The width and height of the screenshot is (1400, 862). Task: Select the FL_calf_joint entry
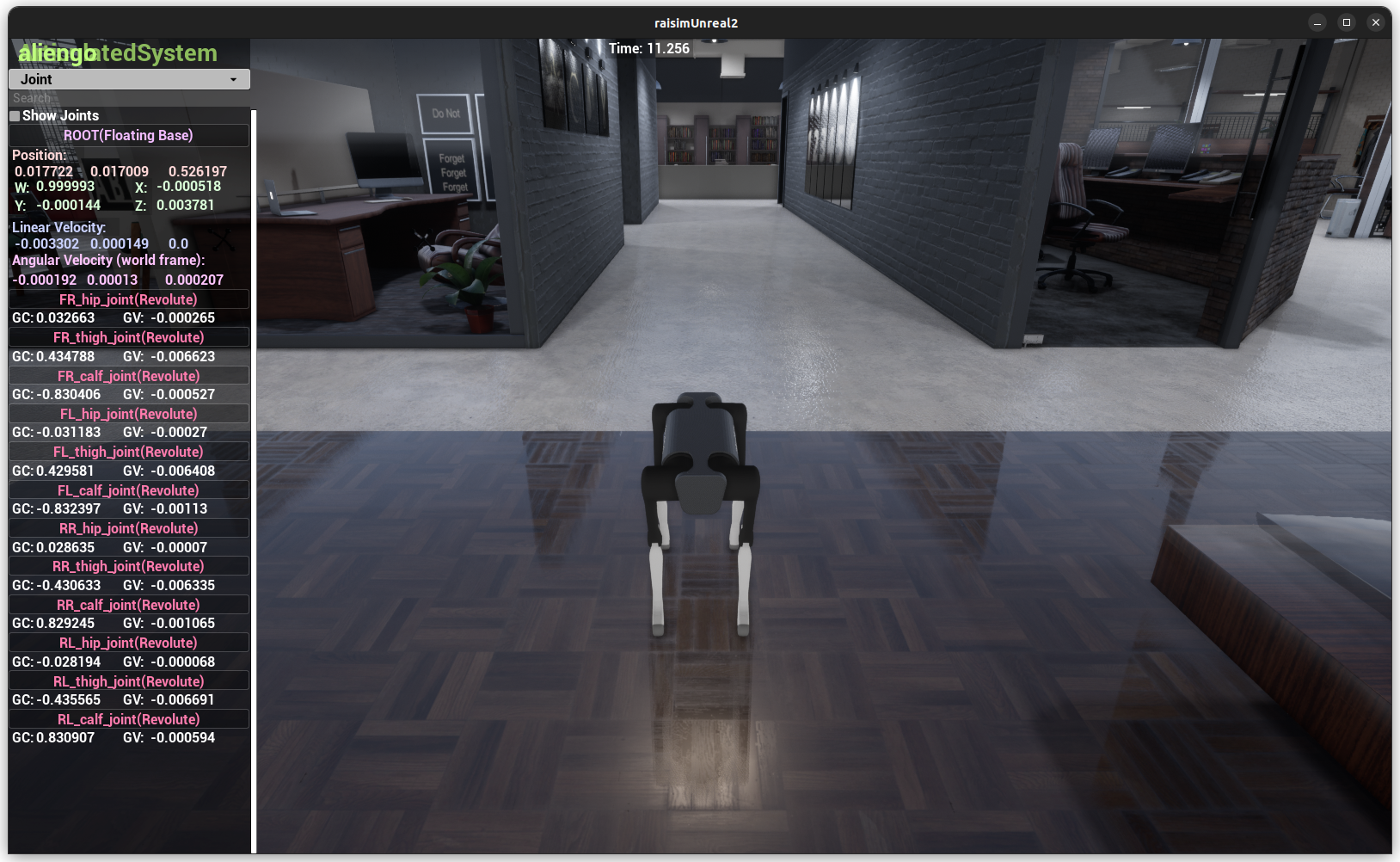pos(128,489)
